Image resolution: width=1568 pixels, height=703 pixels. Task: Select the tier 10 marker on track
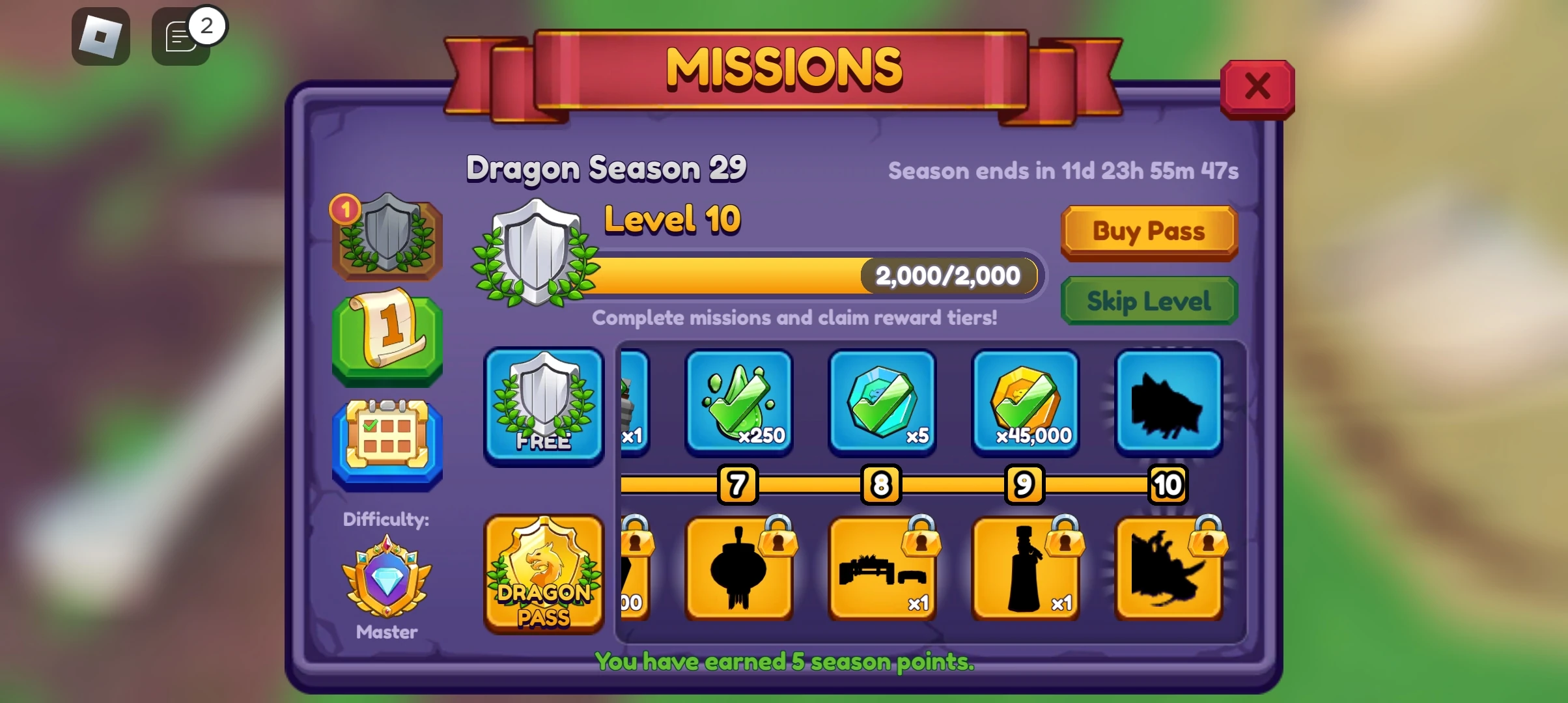pos(1168,484)
